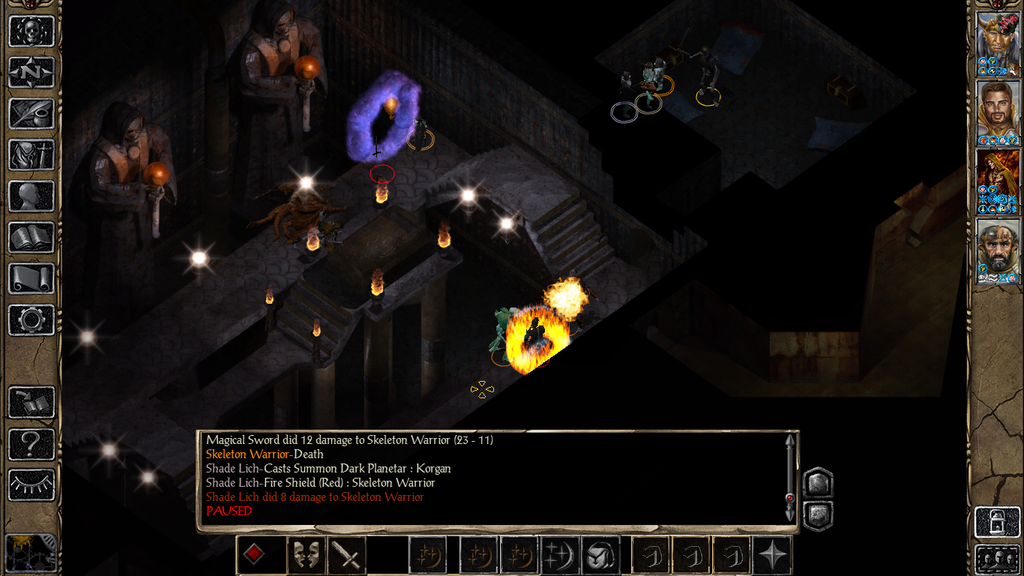Open the inventory screen
Viewport: 1024px width, 576px height.
[31, 155]
